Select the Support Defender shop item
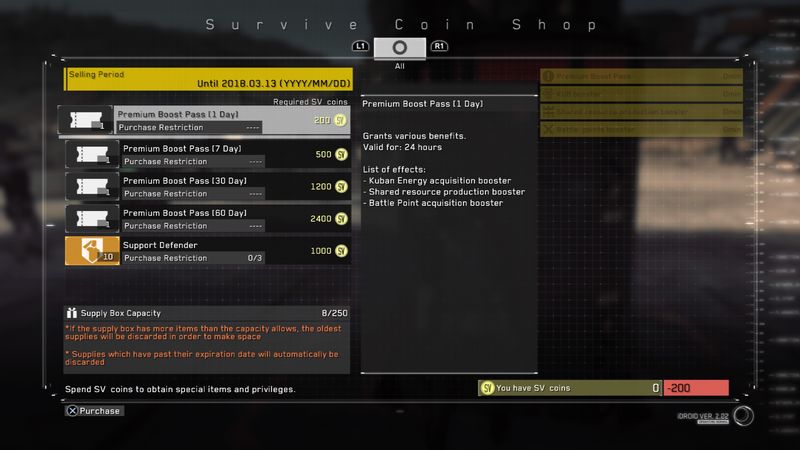This screenshot has width=800, height=450. (207, 251)
